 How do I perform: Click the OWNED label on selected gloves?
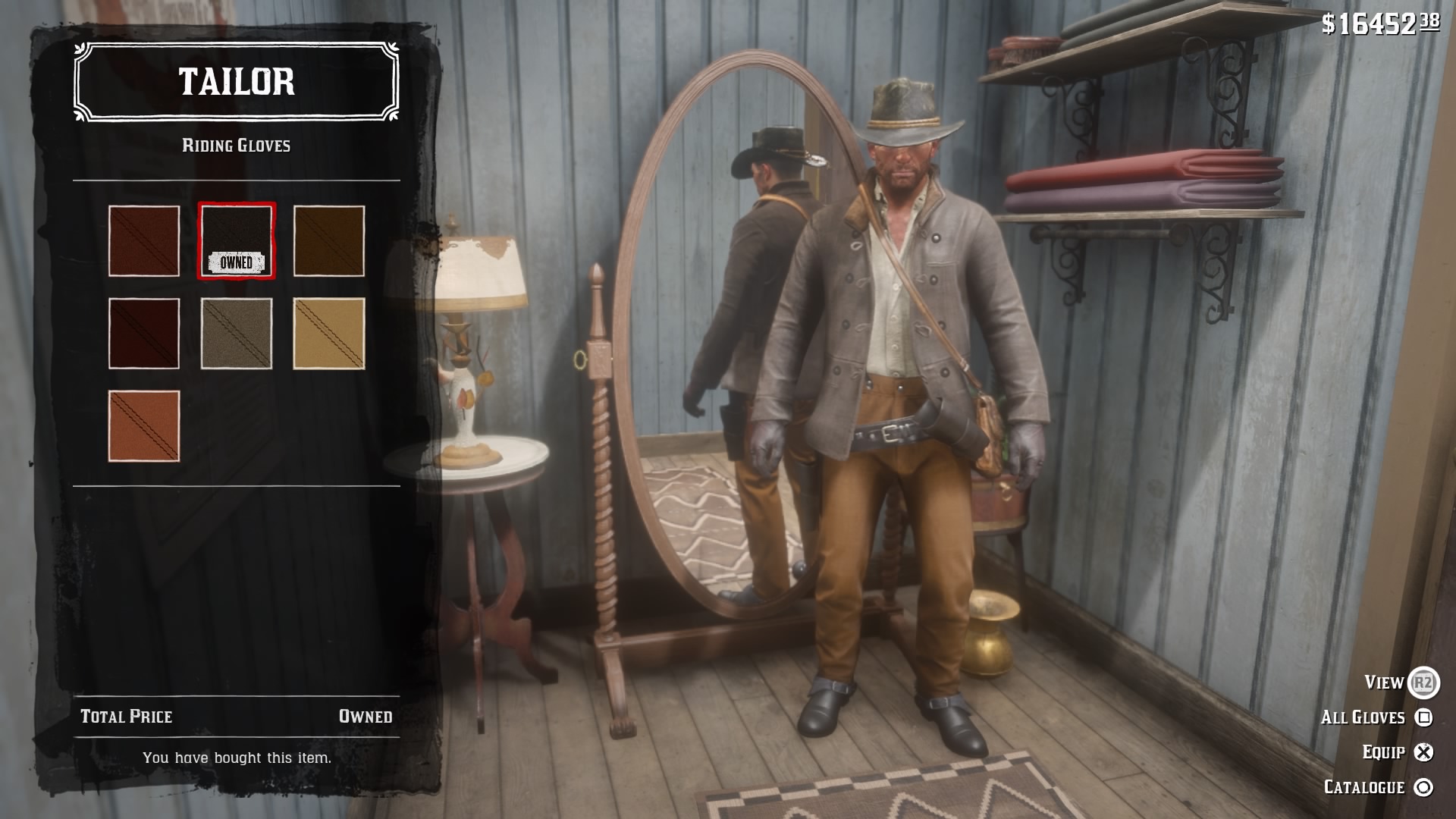pos(236,263)
